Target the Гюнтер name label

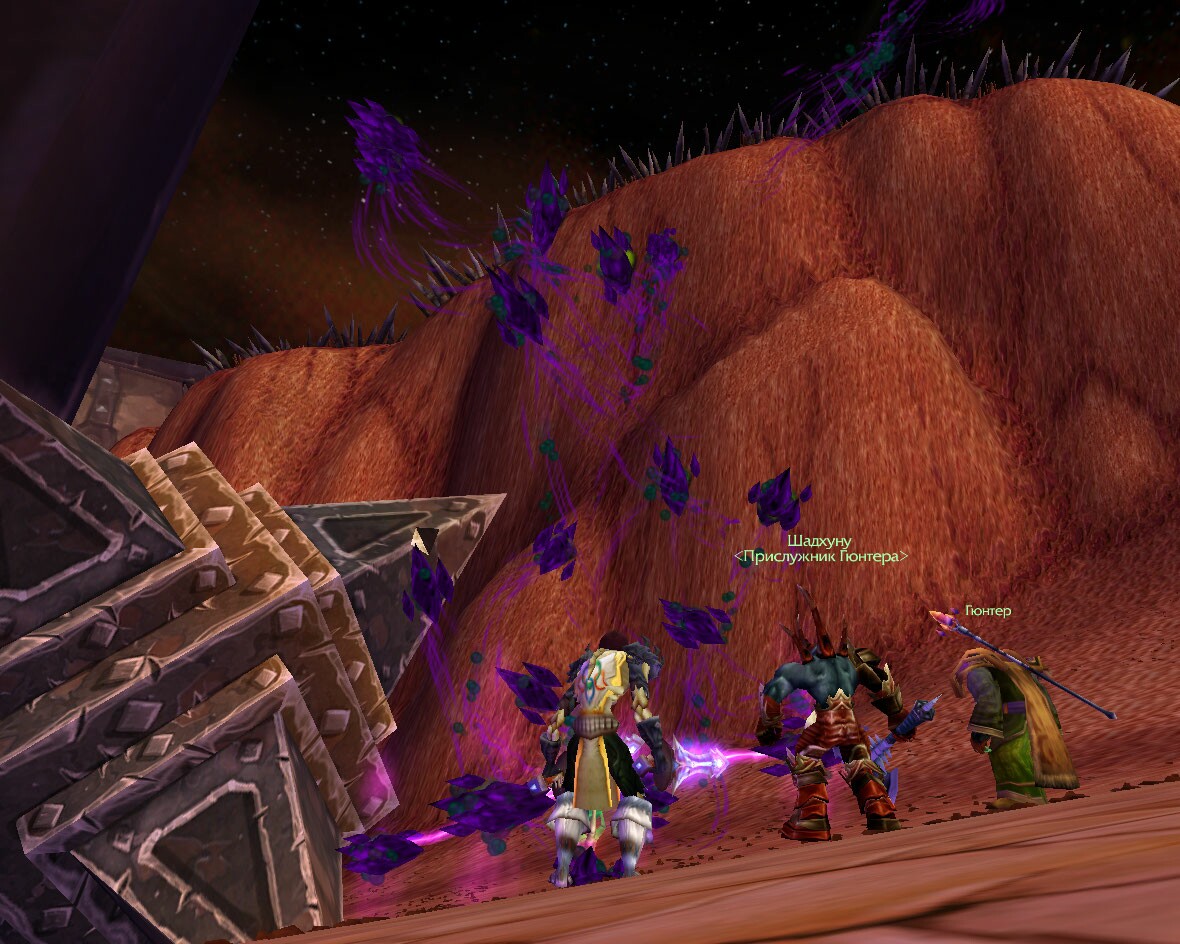990,610
